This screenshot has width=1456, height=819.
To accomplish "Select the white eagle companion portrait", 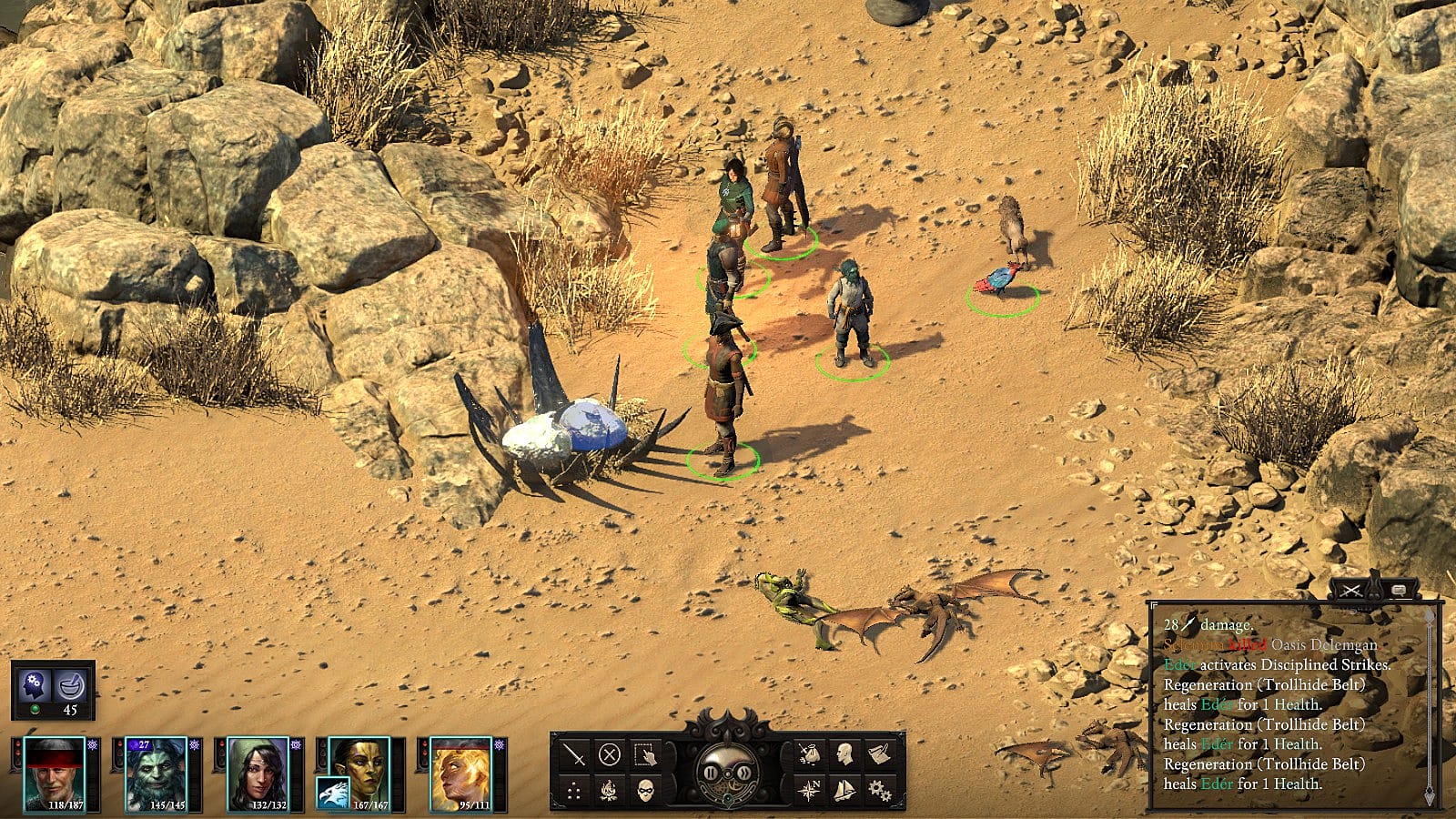I will point(333,793).
